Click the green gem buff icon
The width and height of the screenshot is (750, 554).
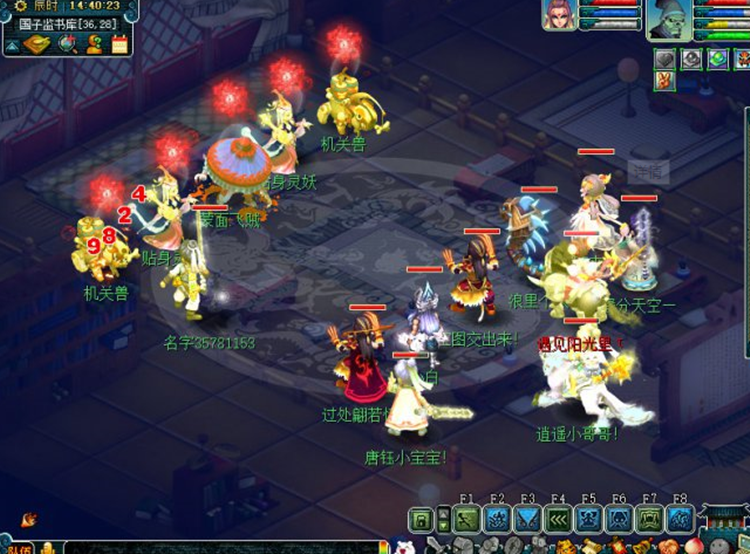[717, 59]
